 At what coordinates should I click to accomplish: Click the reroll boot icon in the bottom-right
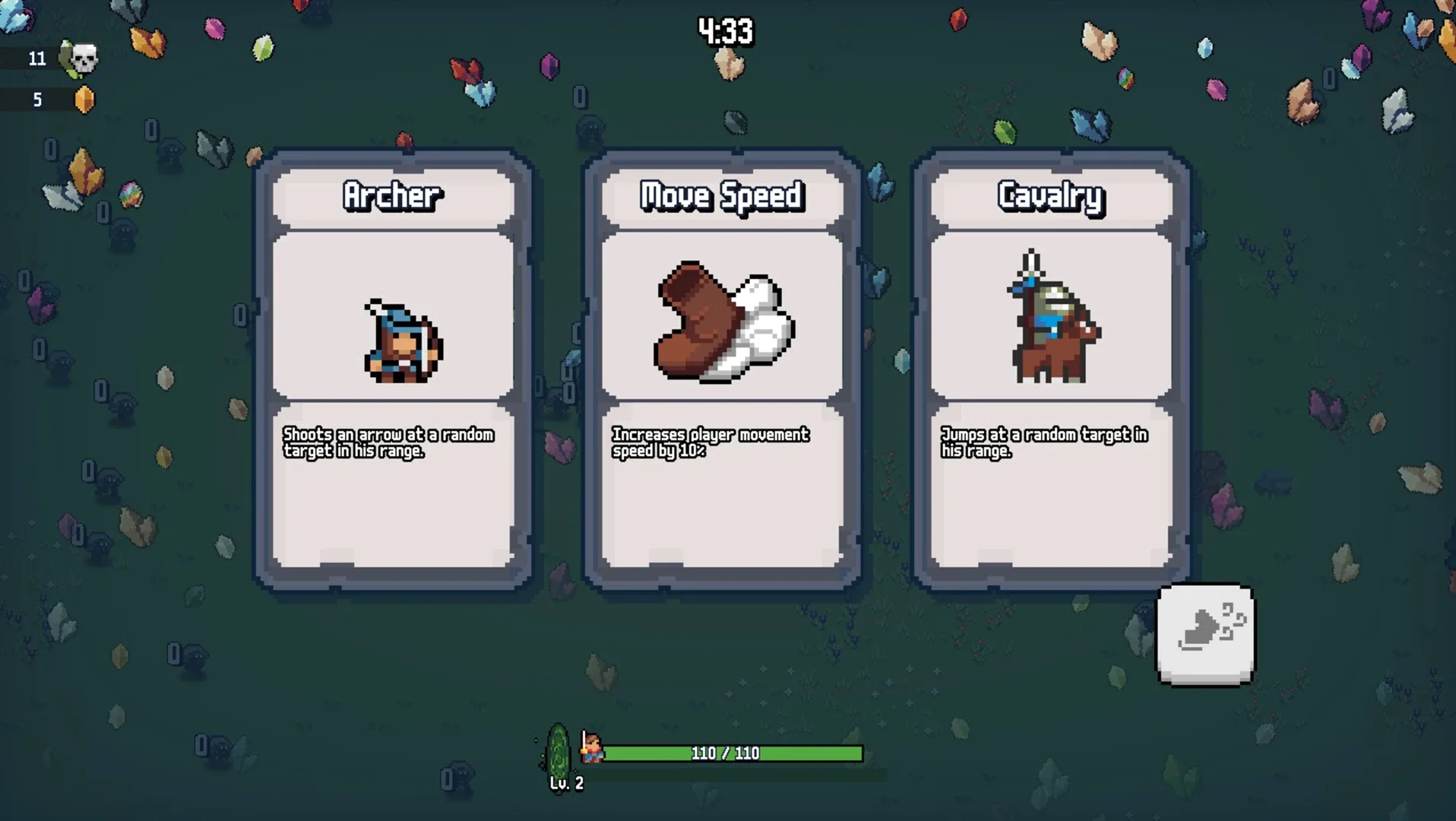(1204, 635)
